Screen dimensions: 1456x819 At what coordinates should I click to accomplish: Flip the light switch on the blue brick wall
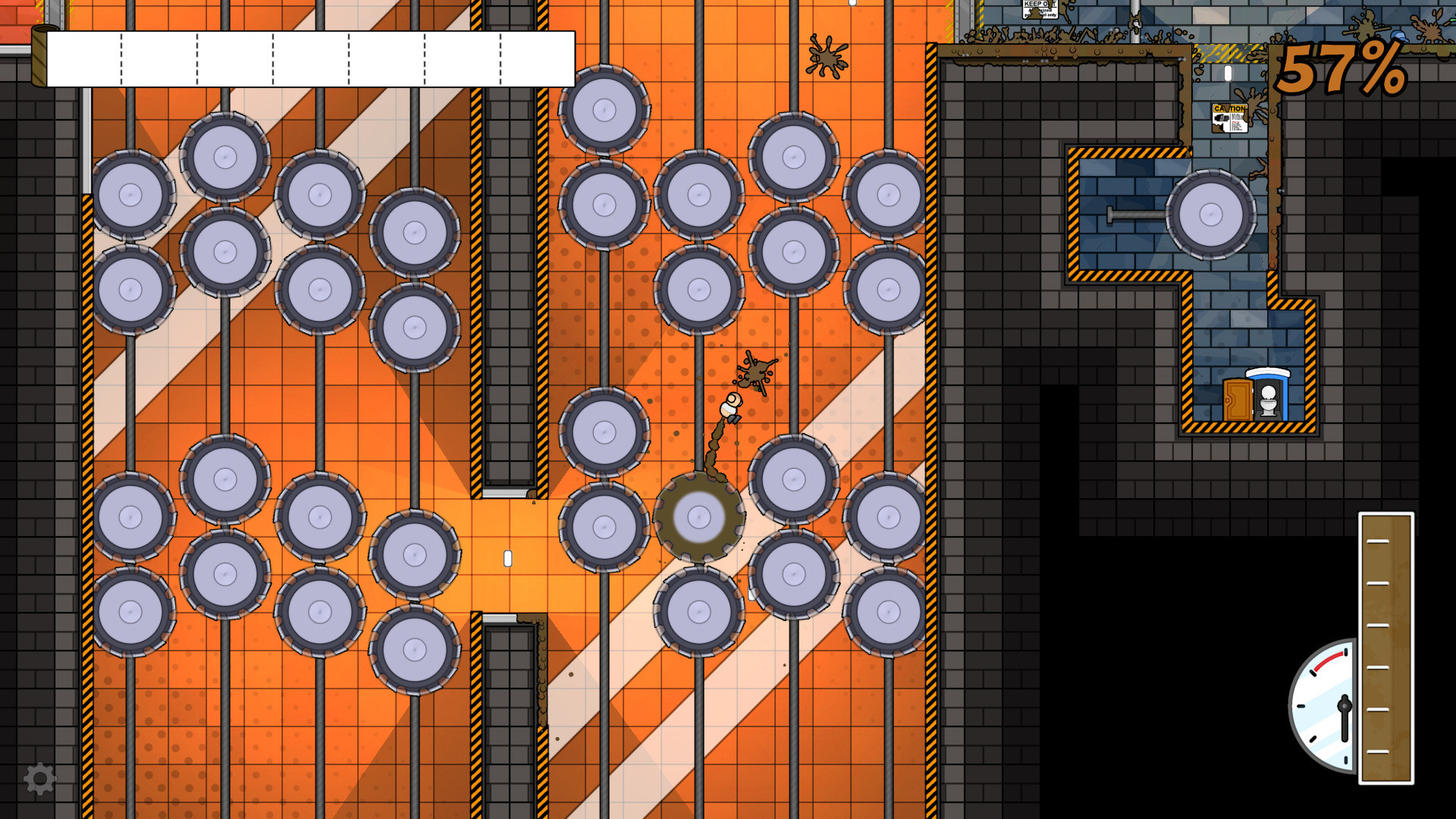(x=1228, y=73)
